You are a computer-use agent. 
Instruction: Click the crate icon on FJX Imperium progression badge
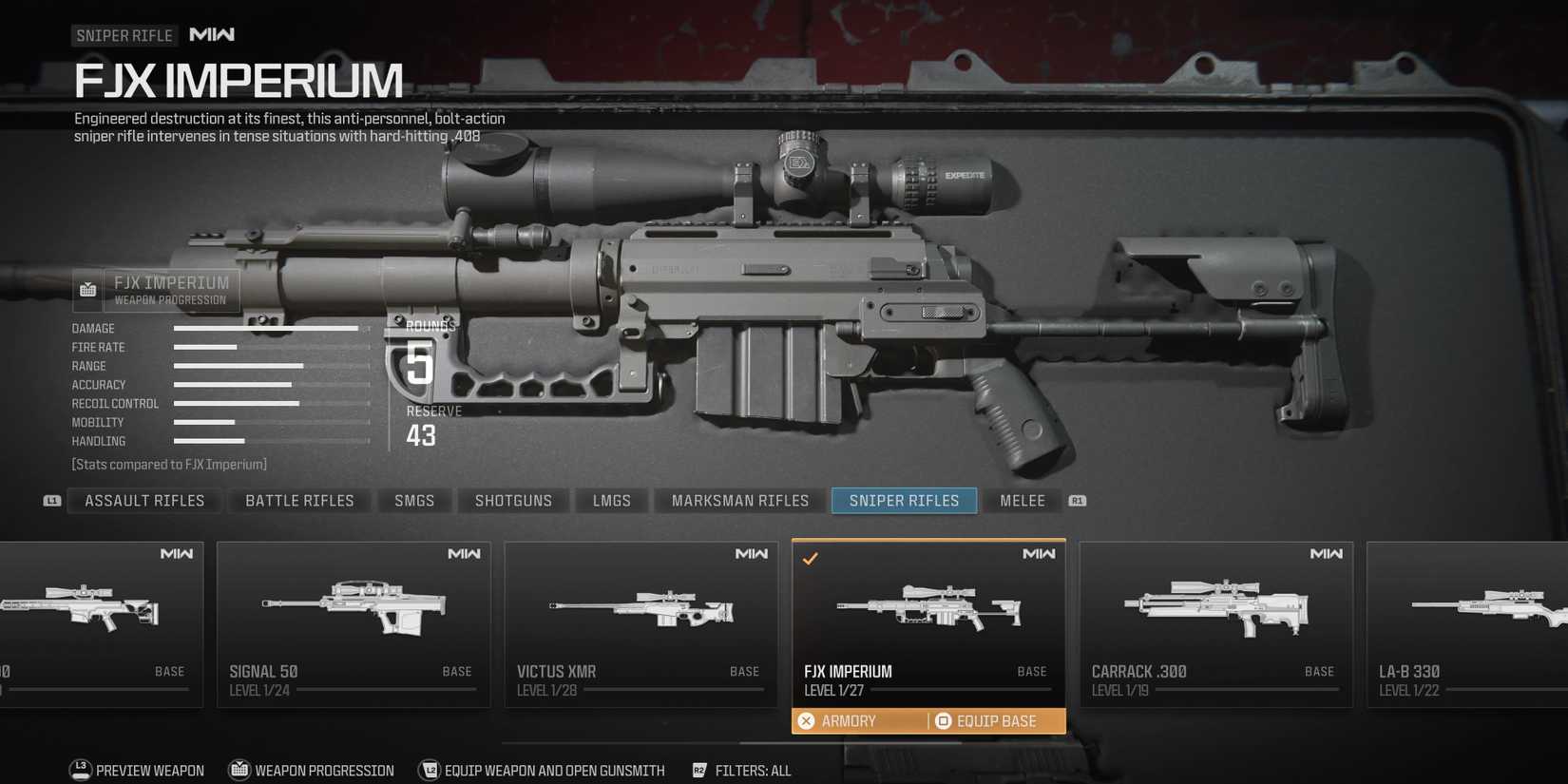coord(87,290)
